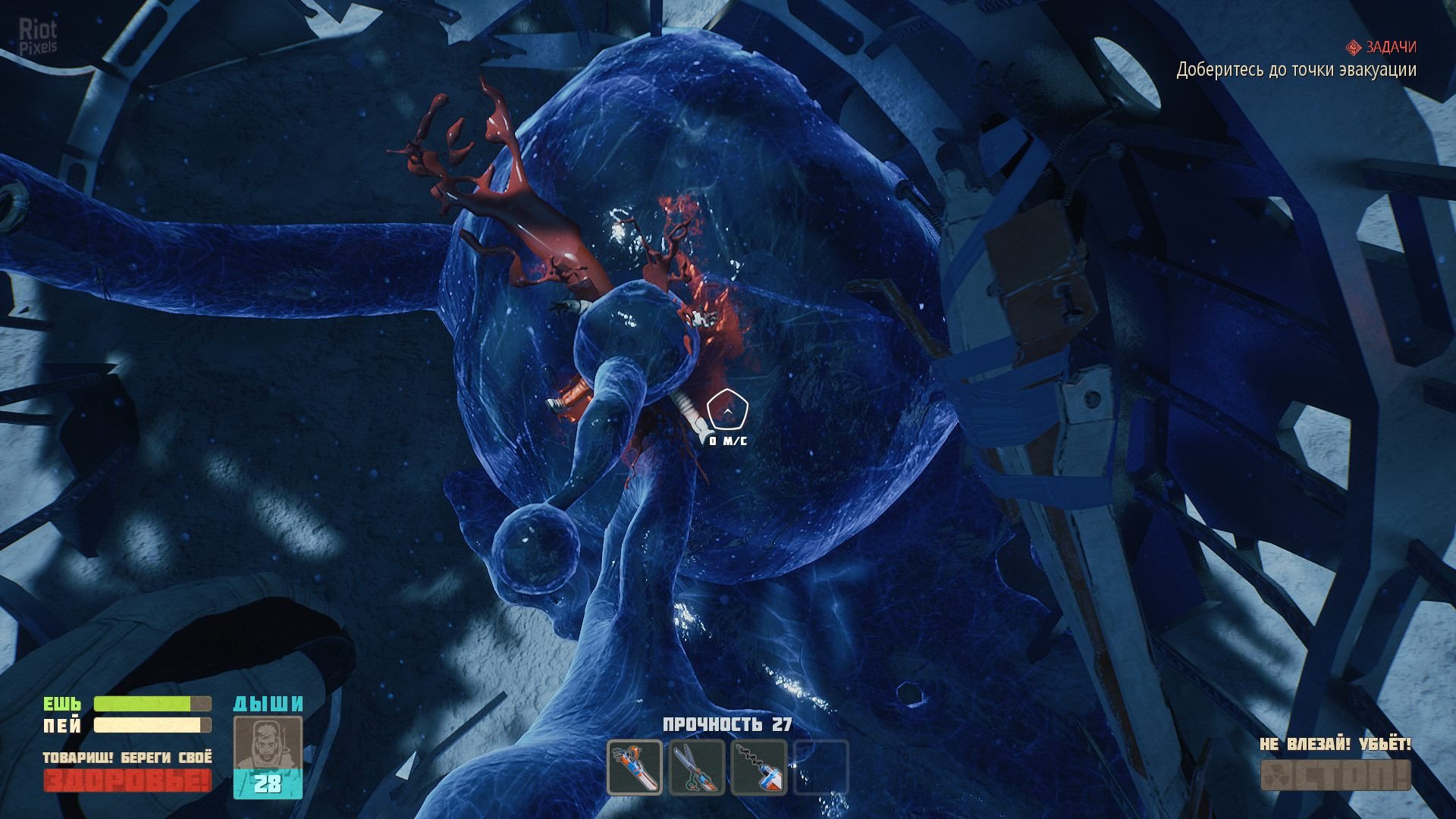This screenshot has height=819, width=1456.
Task: Click the cosmonaut portrait oxygen indicator
Action: [x=268, y=756]
